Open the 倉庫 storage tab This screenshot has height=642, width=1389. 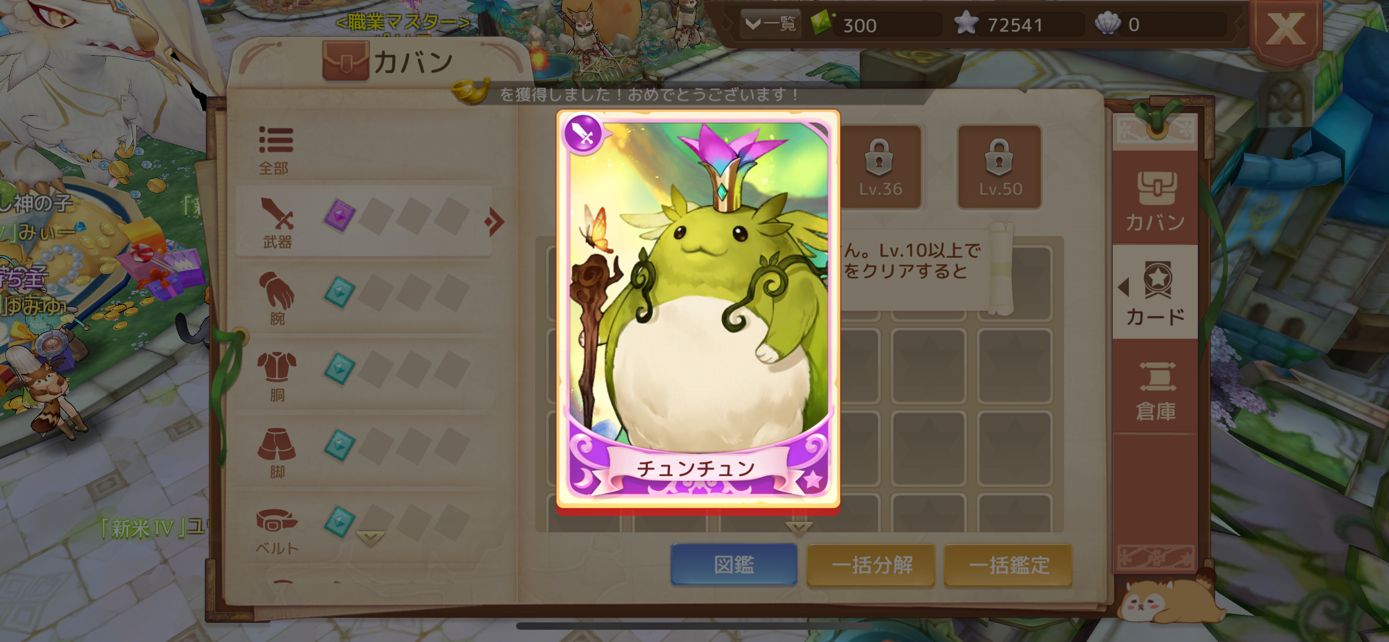1155,389
